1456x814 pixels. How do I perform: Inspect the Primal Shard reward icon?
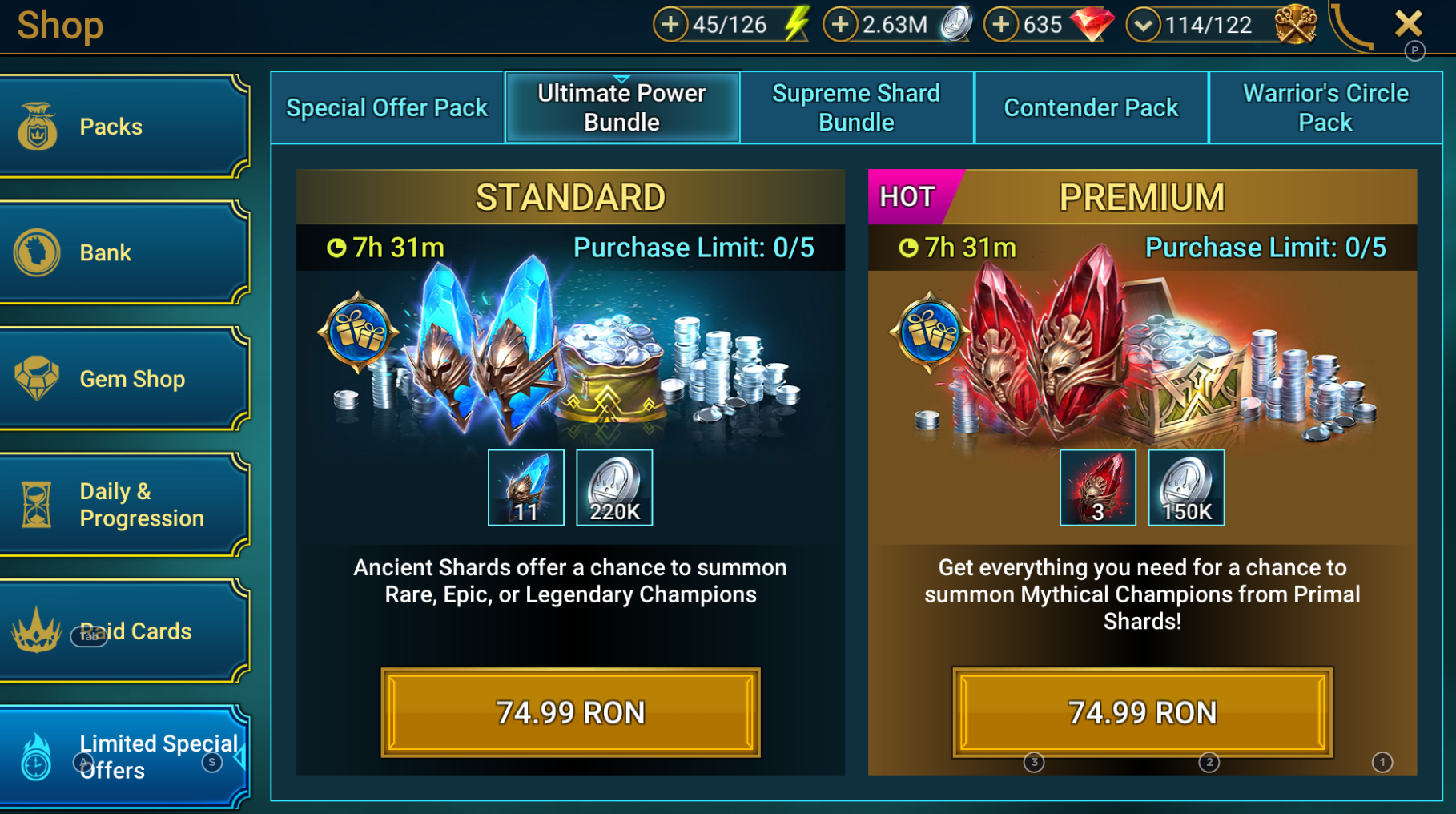(1097, 487)
